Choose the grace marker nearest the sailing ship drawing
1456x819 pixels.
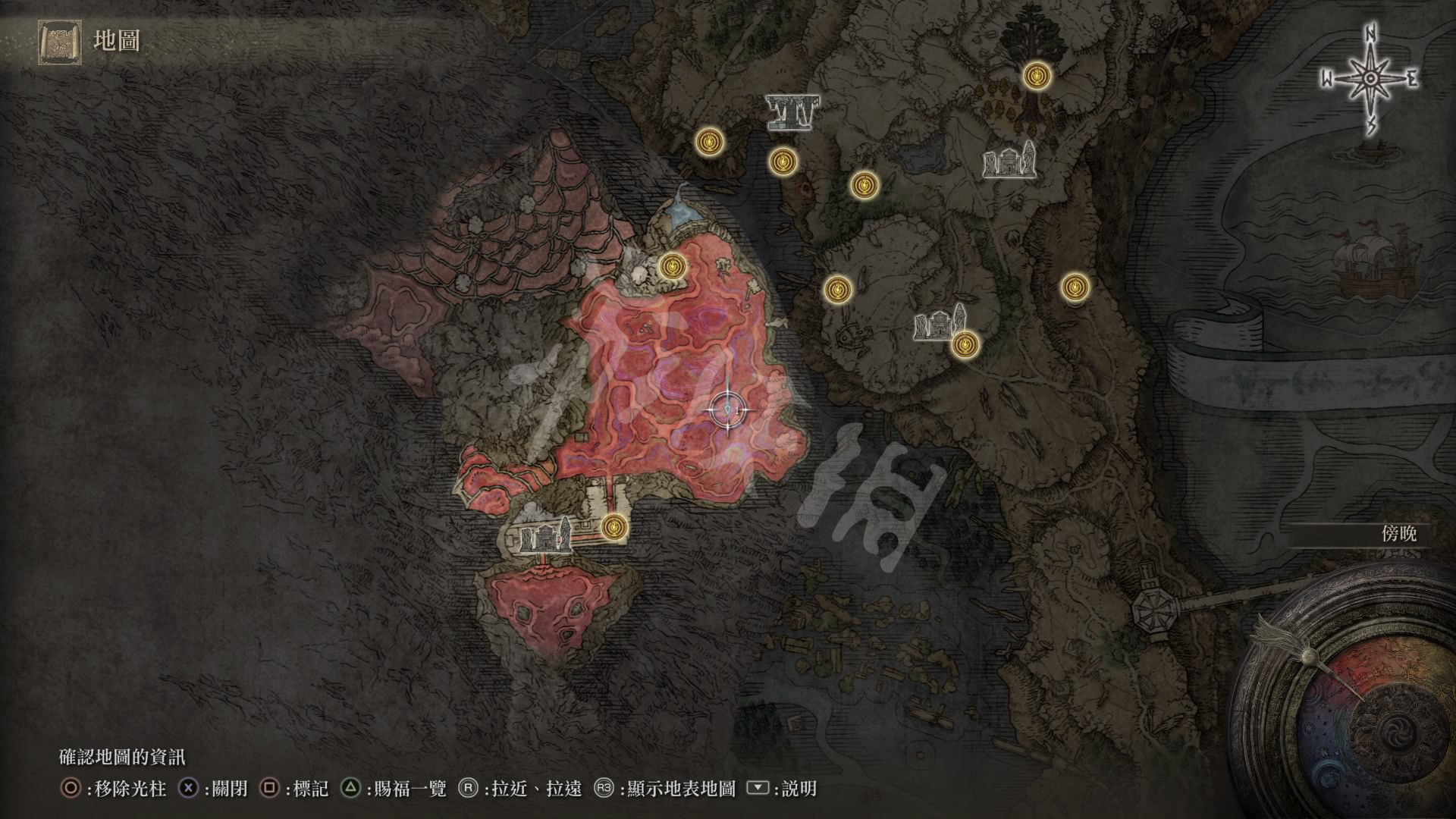click(1074, 287)
